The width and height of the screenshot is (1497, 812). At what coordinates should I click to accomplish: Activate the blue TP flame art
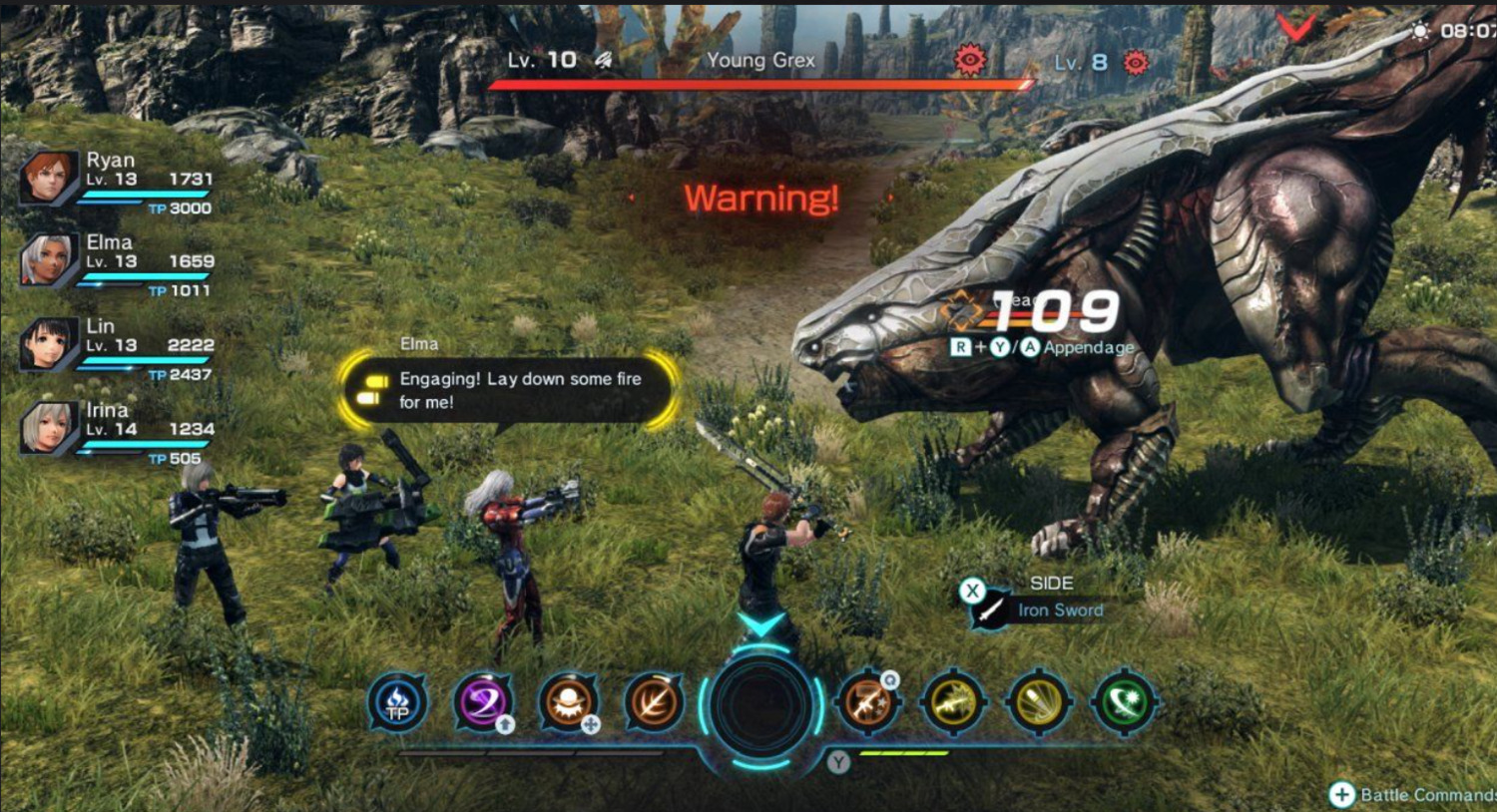pyautogui.click(x=397, y=702)
